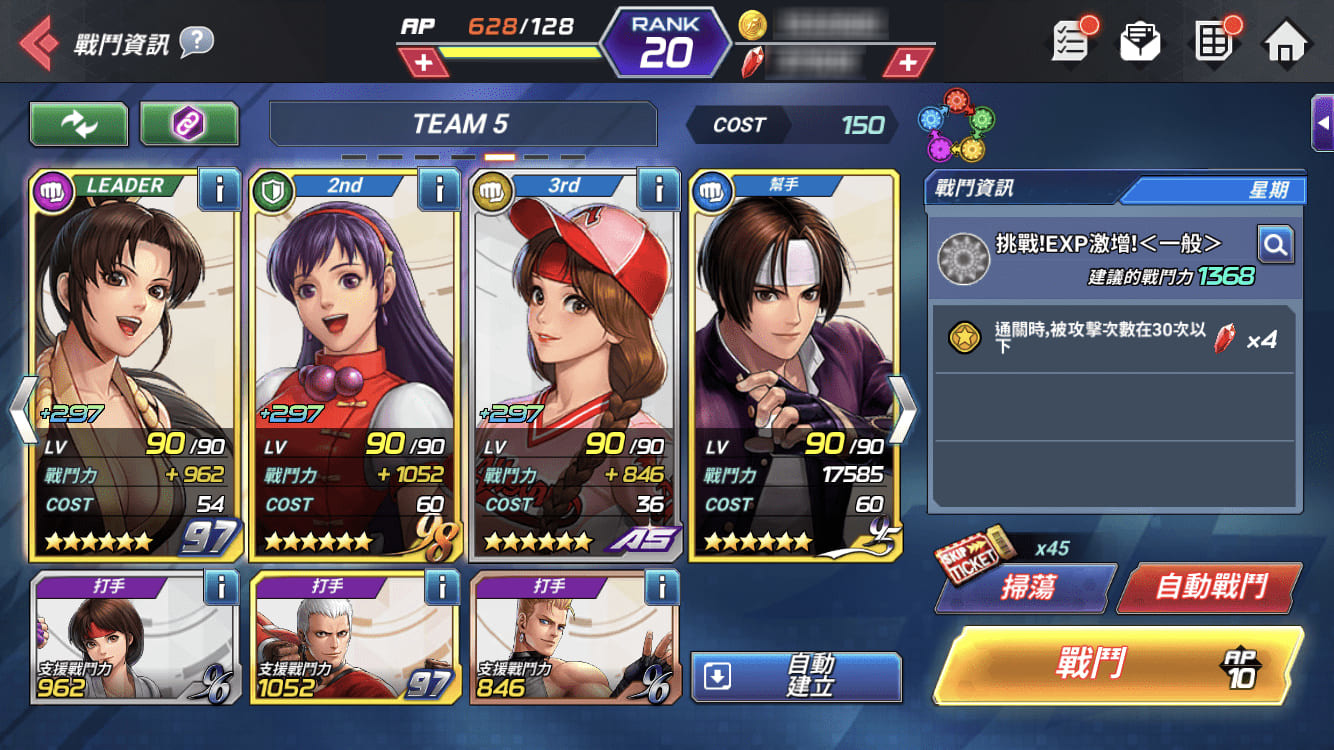This screenshot has width=1334, height=750.
Task: Add rubies with the red plus button
Action: (907, 63)
